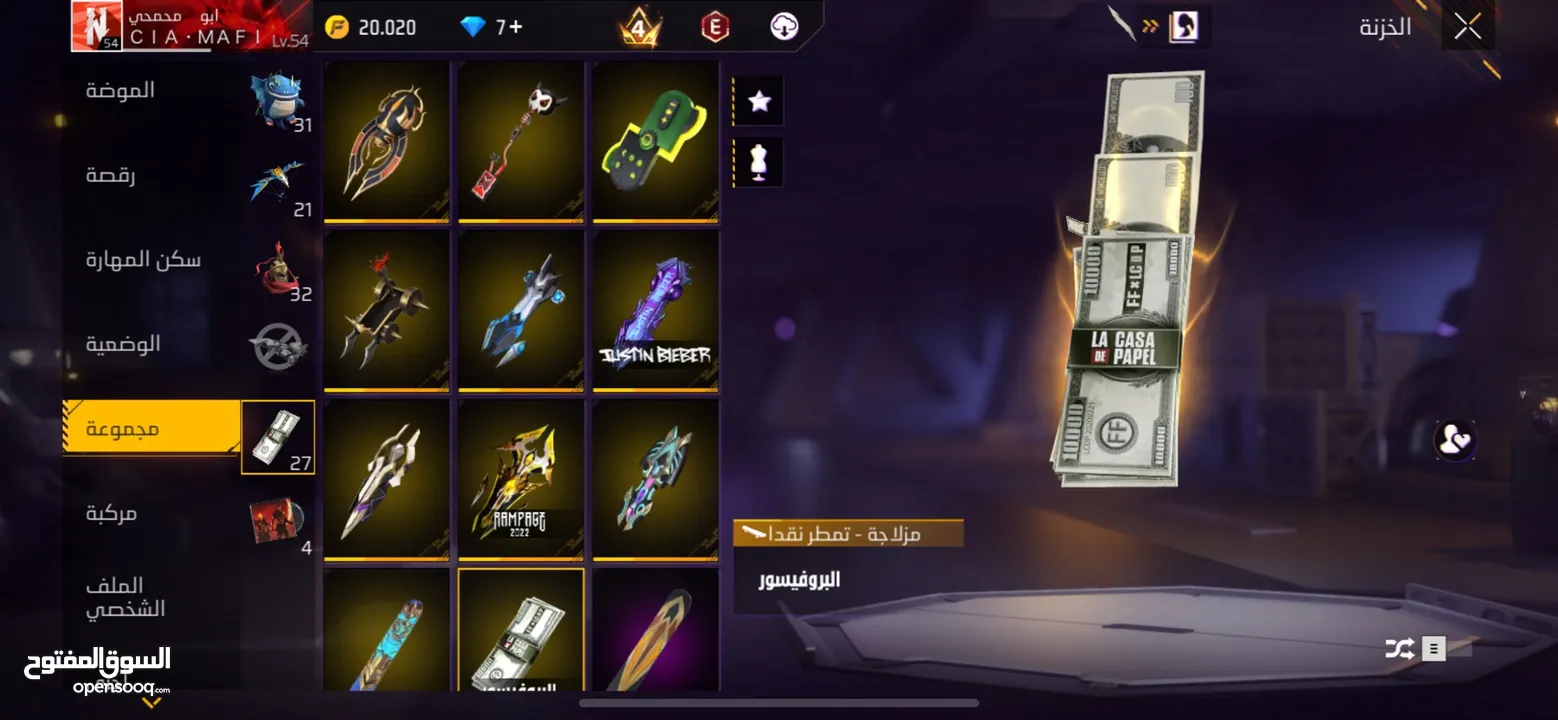Select the La Casa de Papel cash board thumbnail
The image size is (1558, 720).
click(x=521, y=632)
